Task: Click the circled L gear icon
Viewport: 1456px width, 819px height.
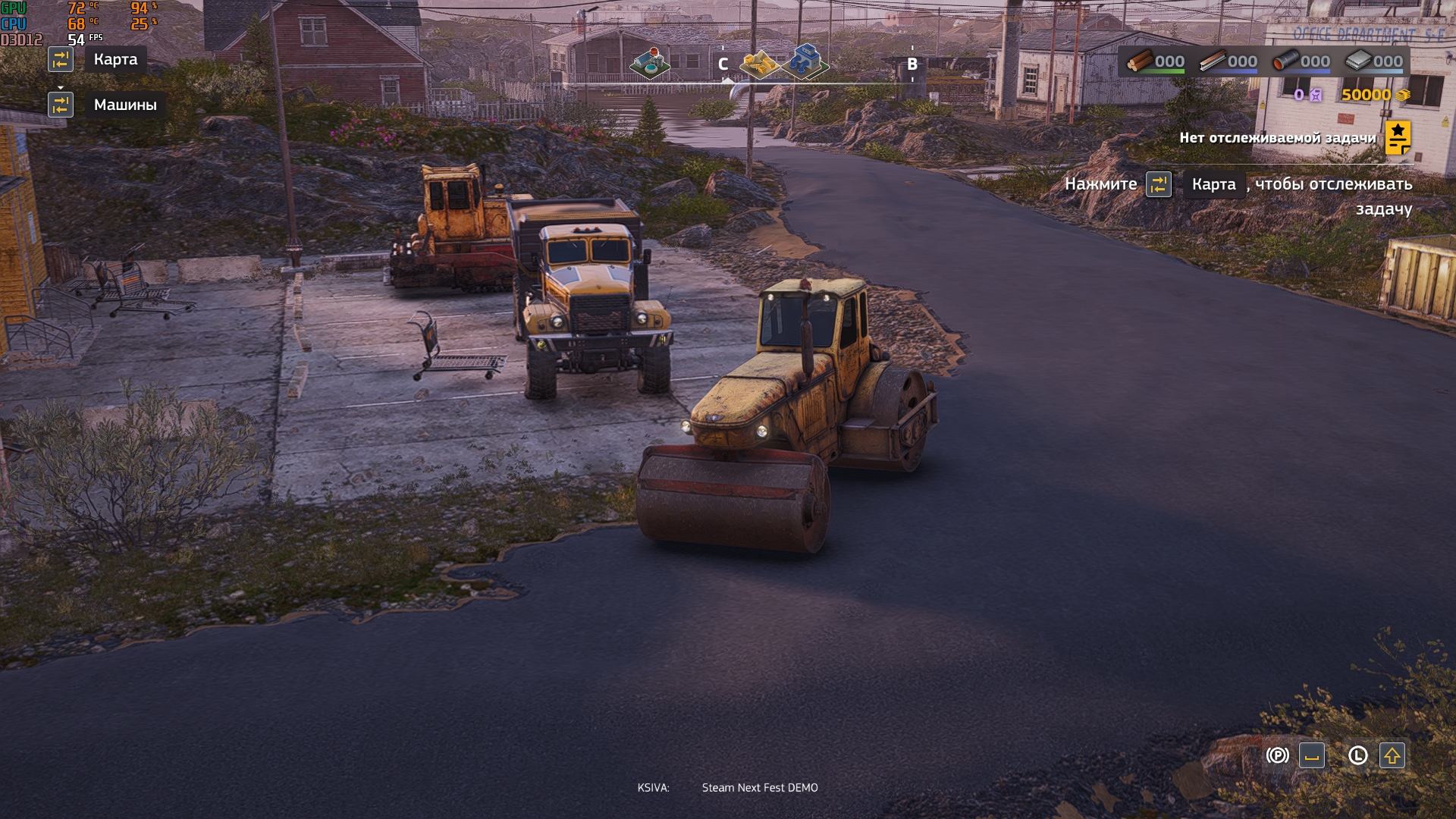Action: tap(1357, 755)
